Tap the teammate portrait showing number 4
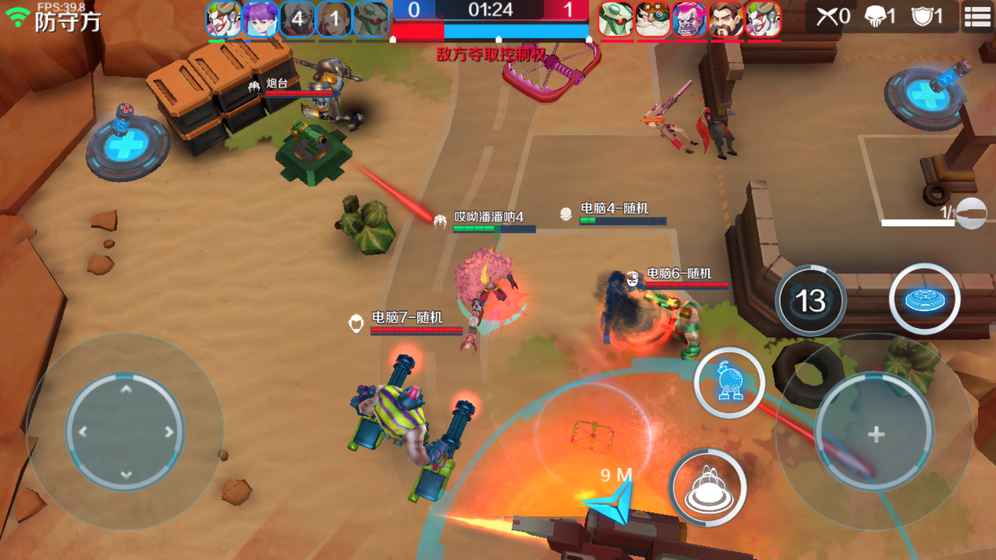This screenshot has height=560, width=996. click(297, 19)
